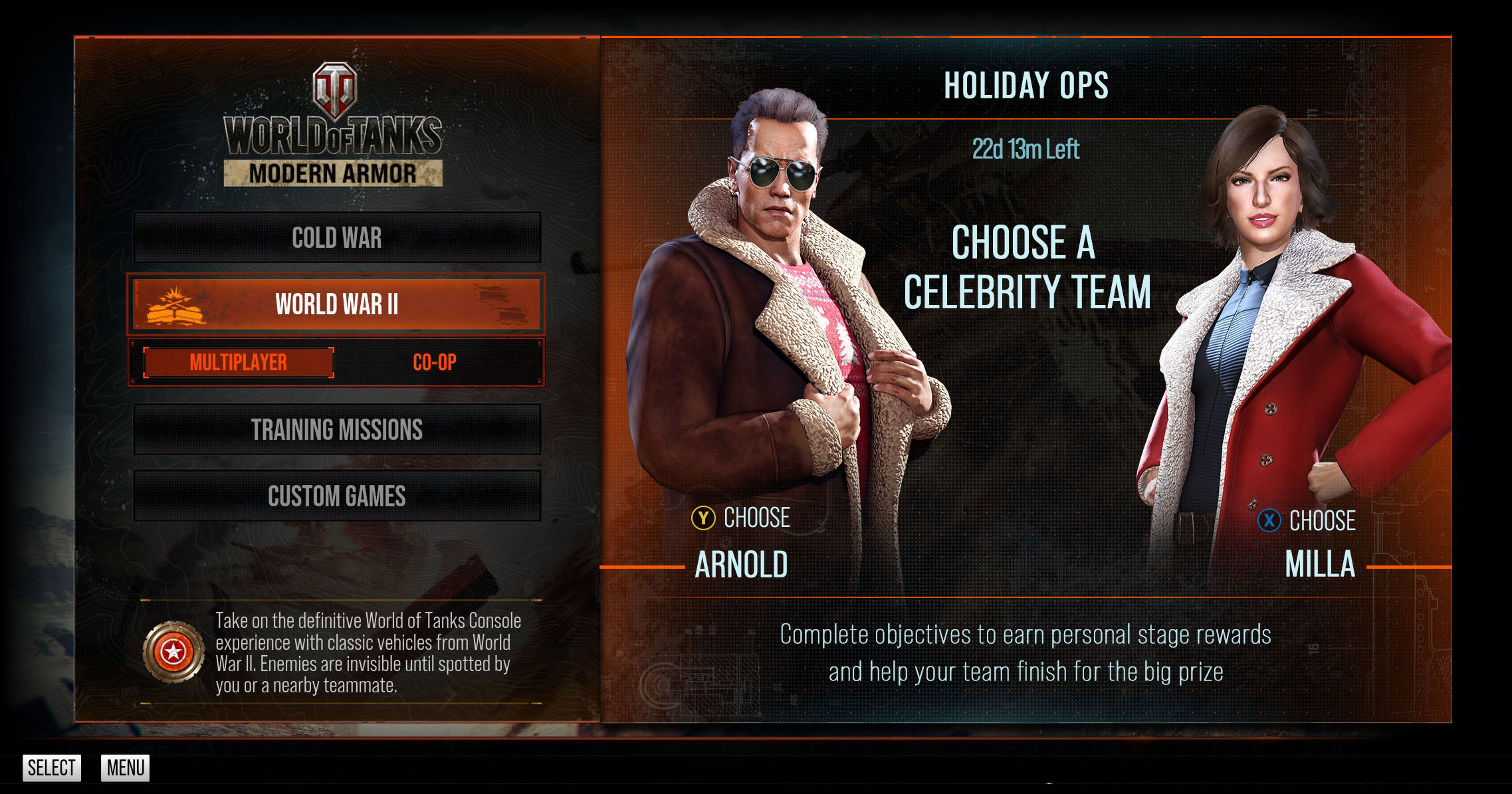This screenshot has height=794, width=1512.
Task: Open Training Missions
Action: tap(337, 430)
